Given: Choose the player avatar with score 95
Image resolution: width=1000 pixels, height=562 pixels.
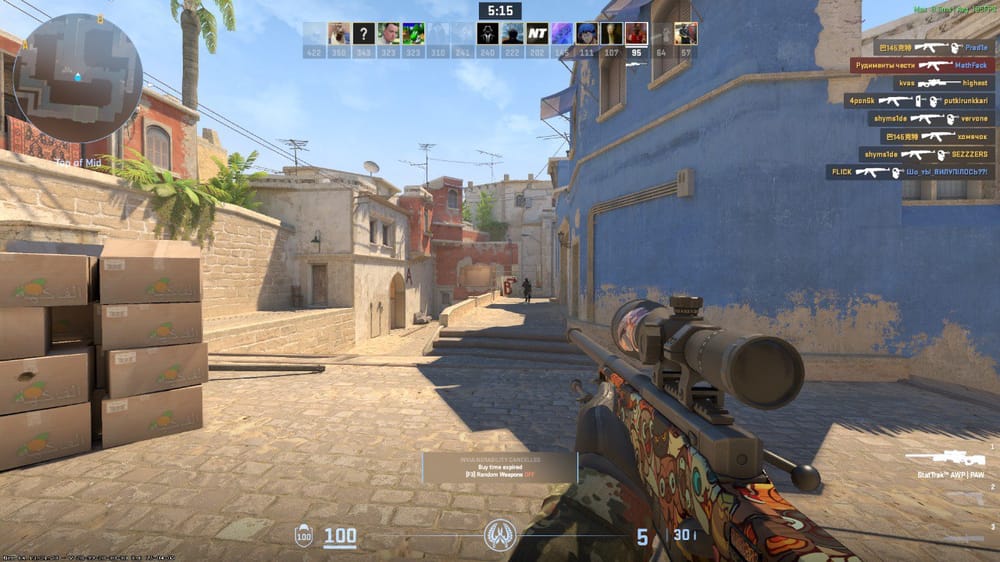Looking at the screenshot, I should point(636,34).
